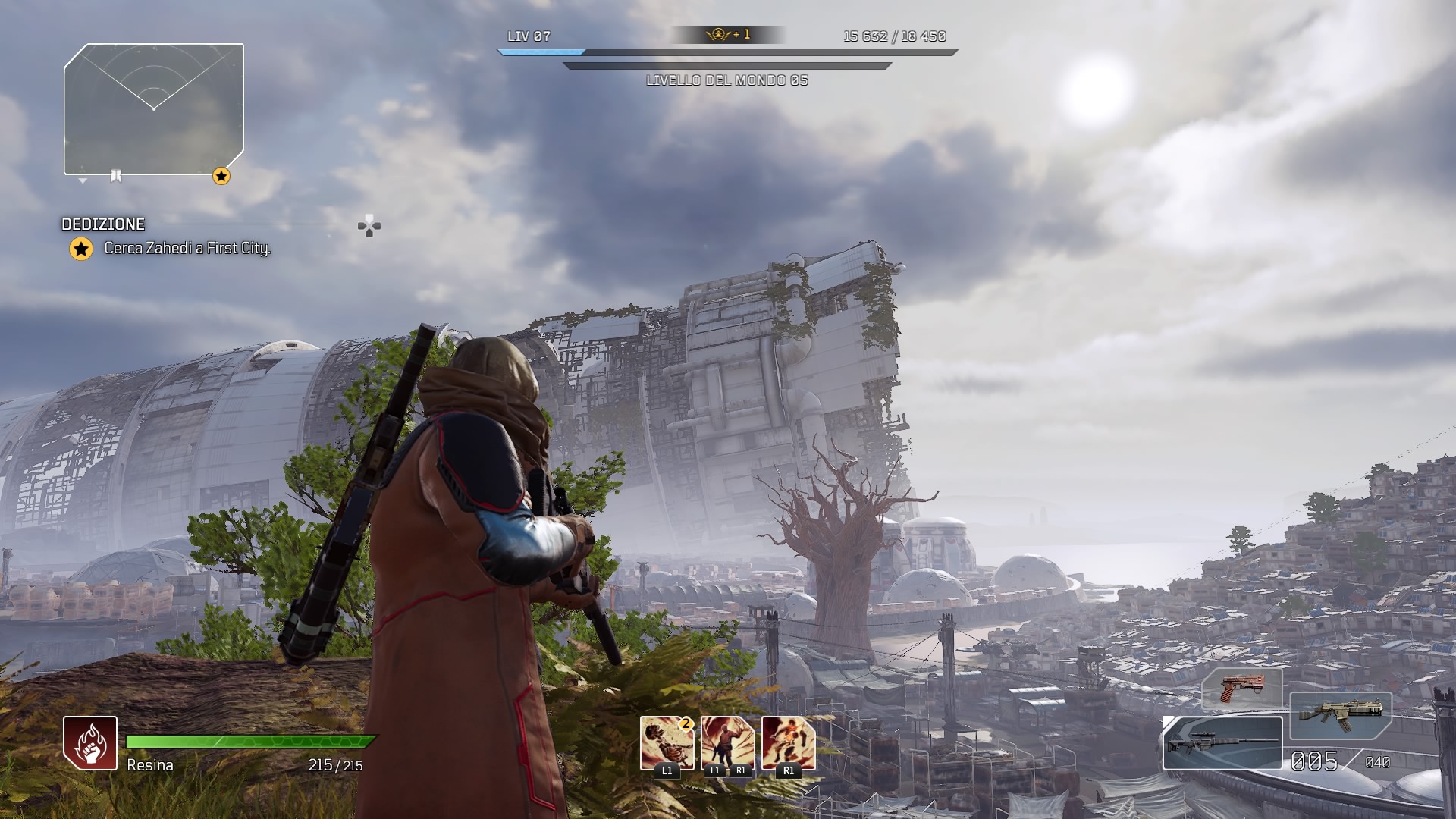Activate the middle skill showing a standing figure
This screenshot has height=819, width=1456.
pyautogui.click(x=727, y=743)
